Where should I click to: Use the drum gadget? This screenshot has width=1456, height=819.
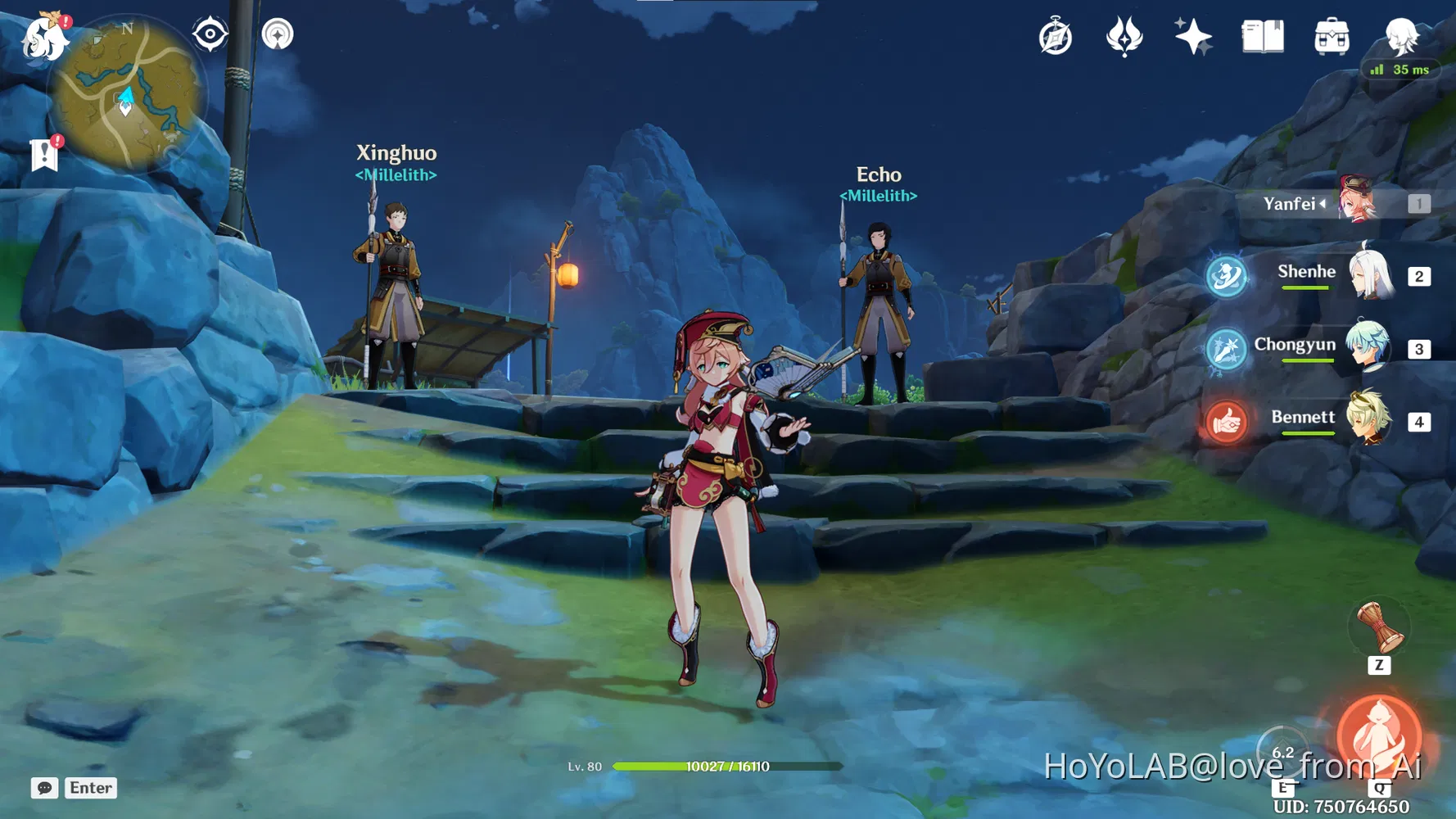point(1380,628)
